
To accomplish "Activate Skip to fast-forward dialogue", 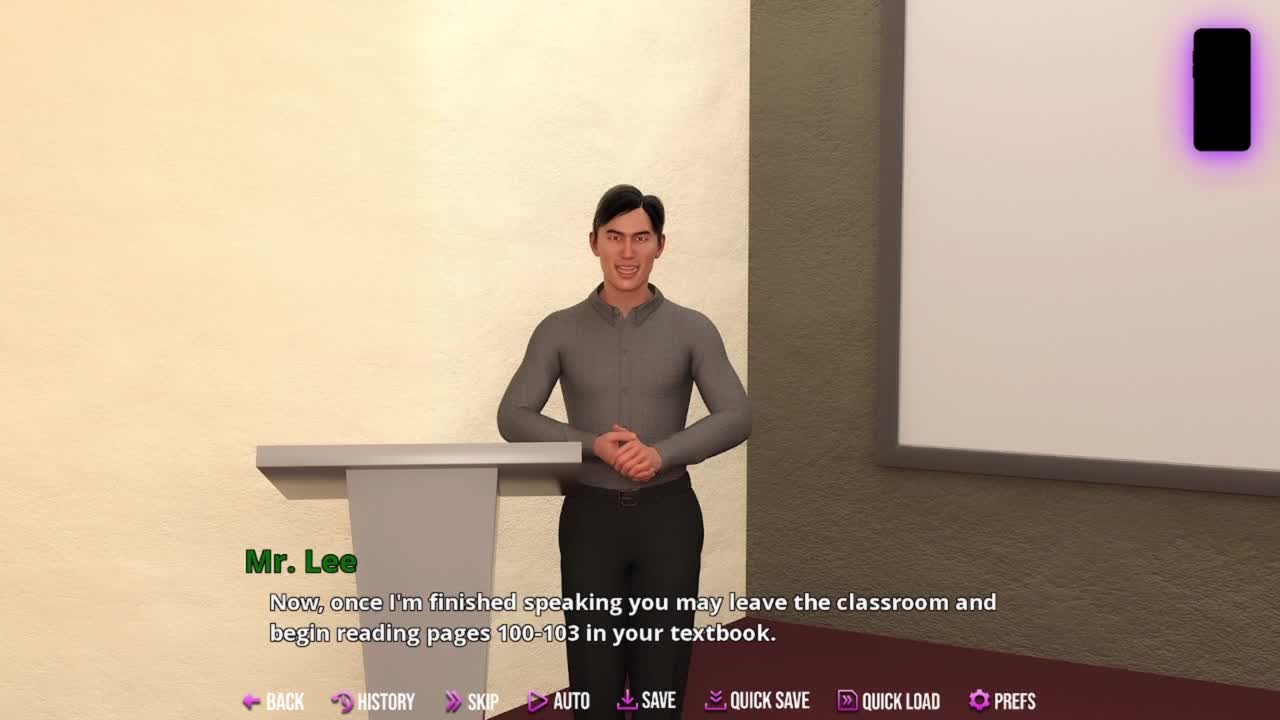I will pos(471,701).
